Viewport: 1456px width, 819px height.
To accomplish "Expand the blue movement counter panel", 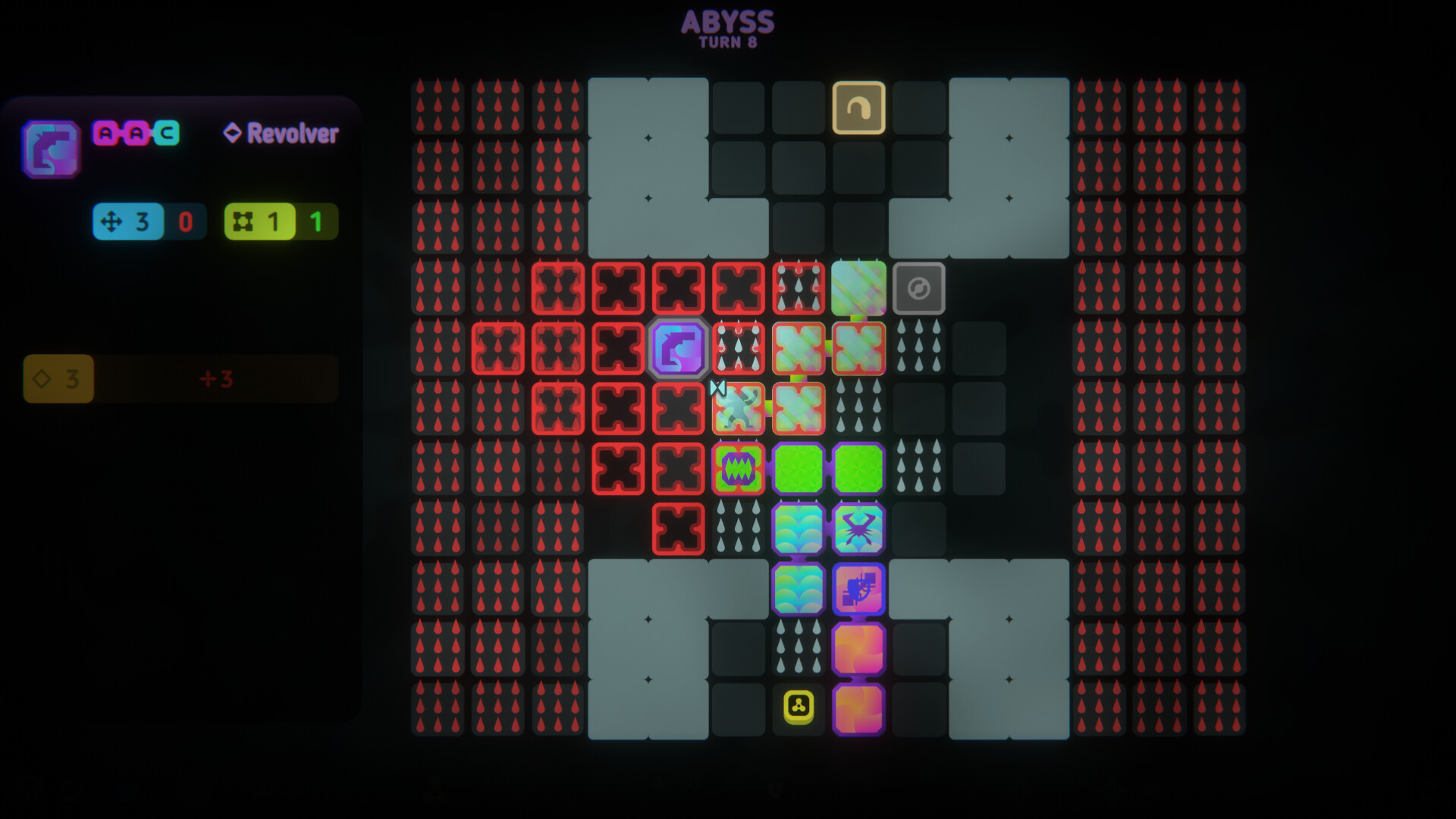I will [x=129, y=222].
